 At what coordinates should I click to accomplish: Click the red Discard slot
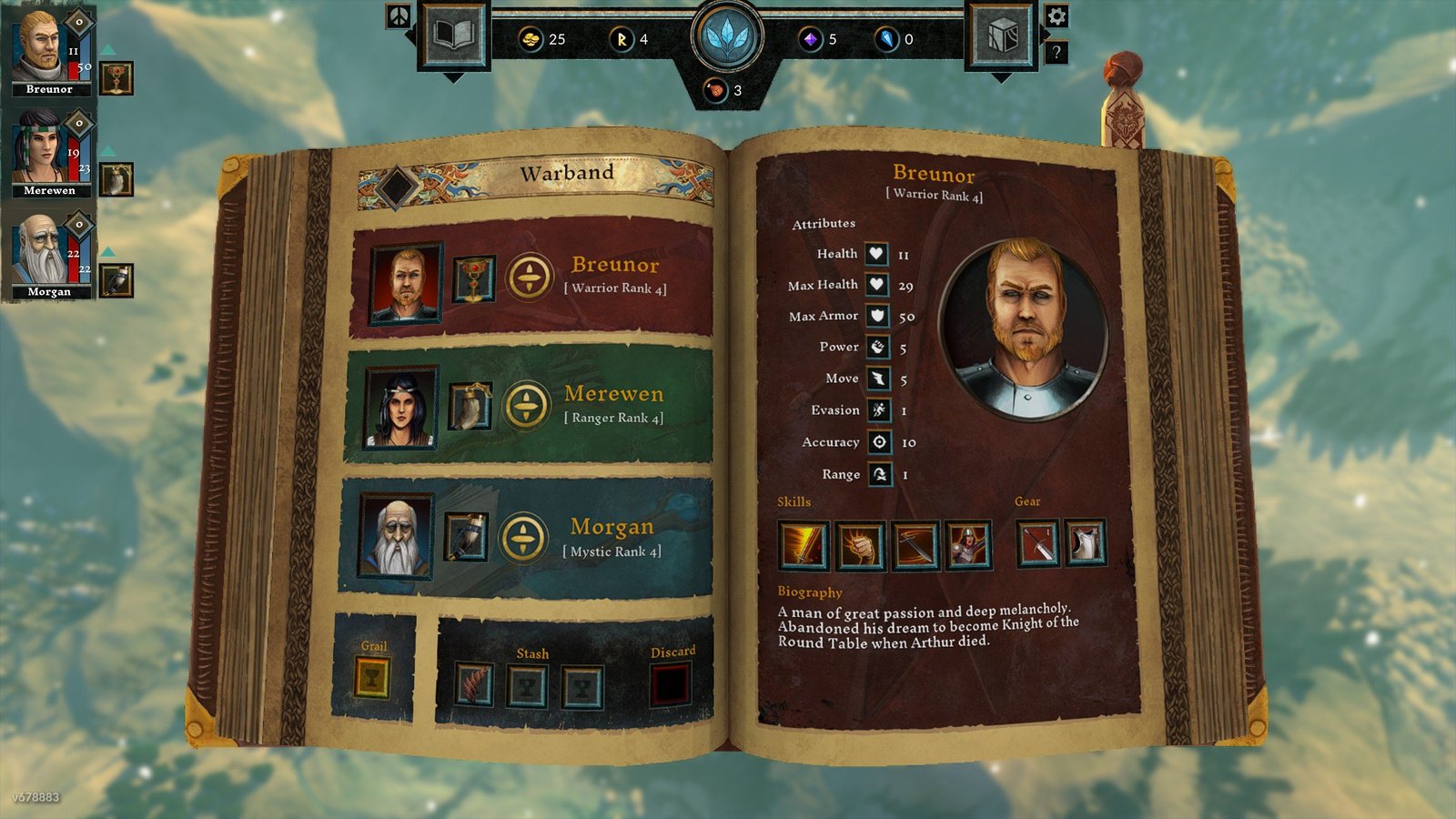[x=670, y=684]
